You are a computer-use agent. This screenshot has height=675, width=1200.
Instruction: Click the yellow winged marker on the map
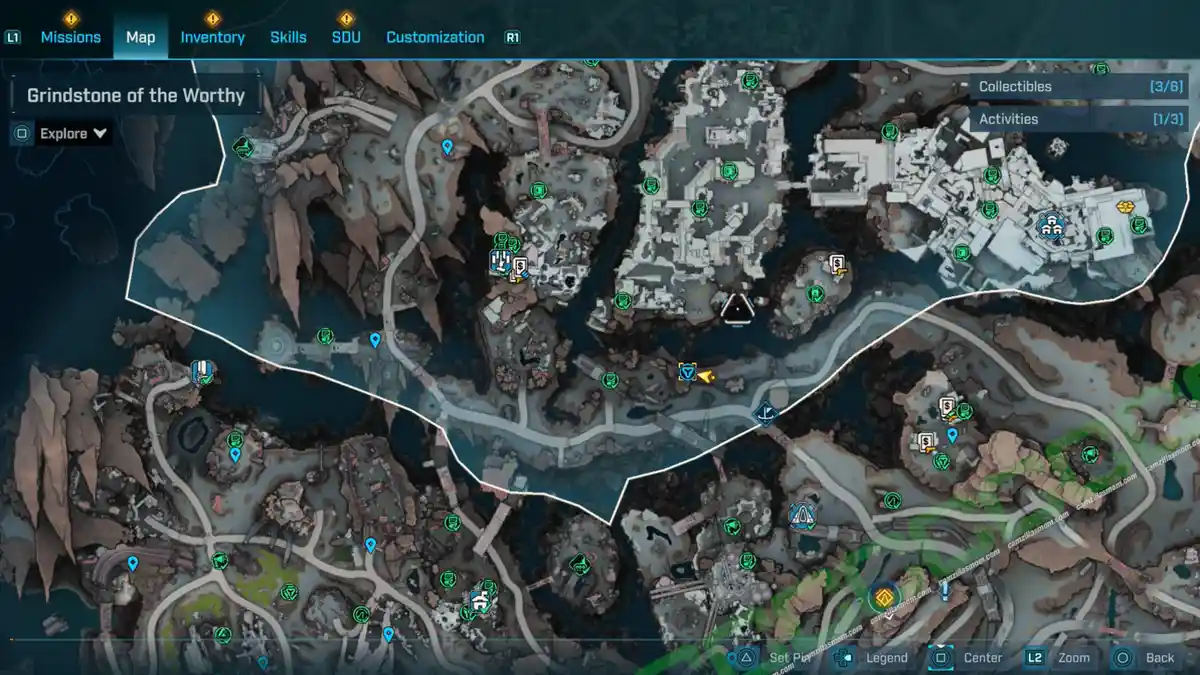coord(1125,207)
